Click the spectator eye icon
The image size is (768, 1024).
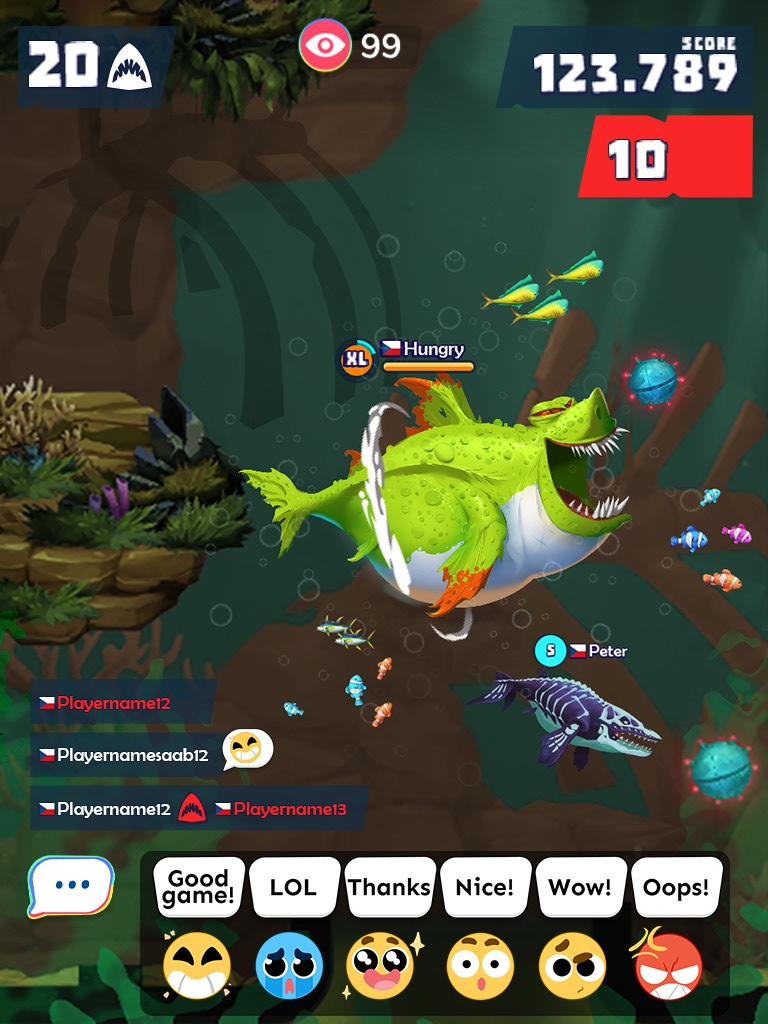(x=325, y=45)
